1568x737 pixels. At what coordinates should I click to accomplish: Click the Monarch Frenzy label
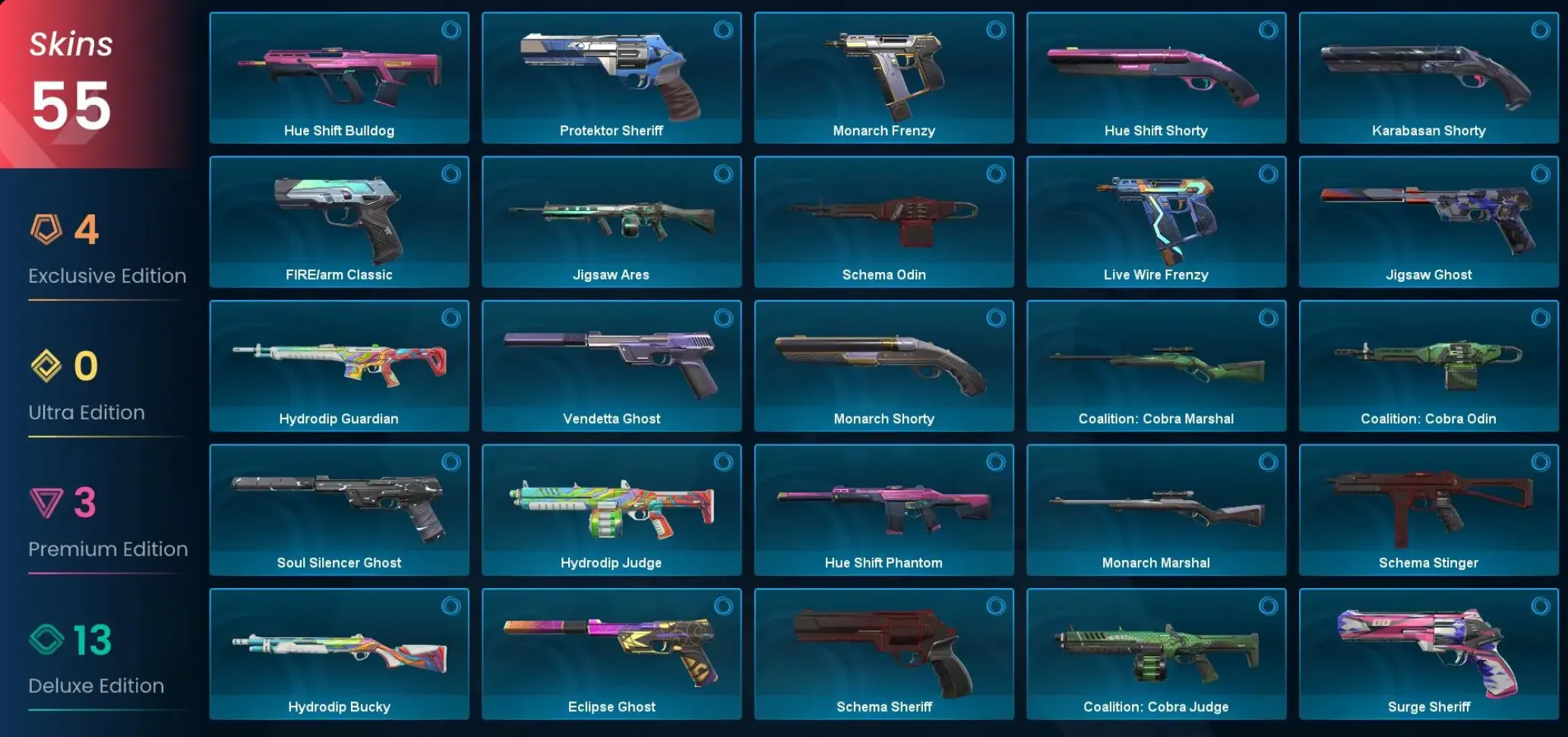pos(884,130)
